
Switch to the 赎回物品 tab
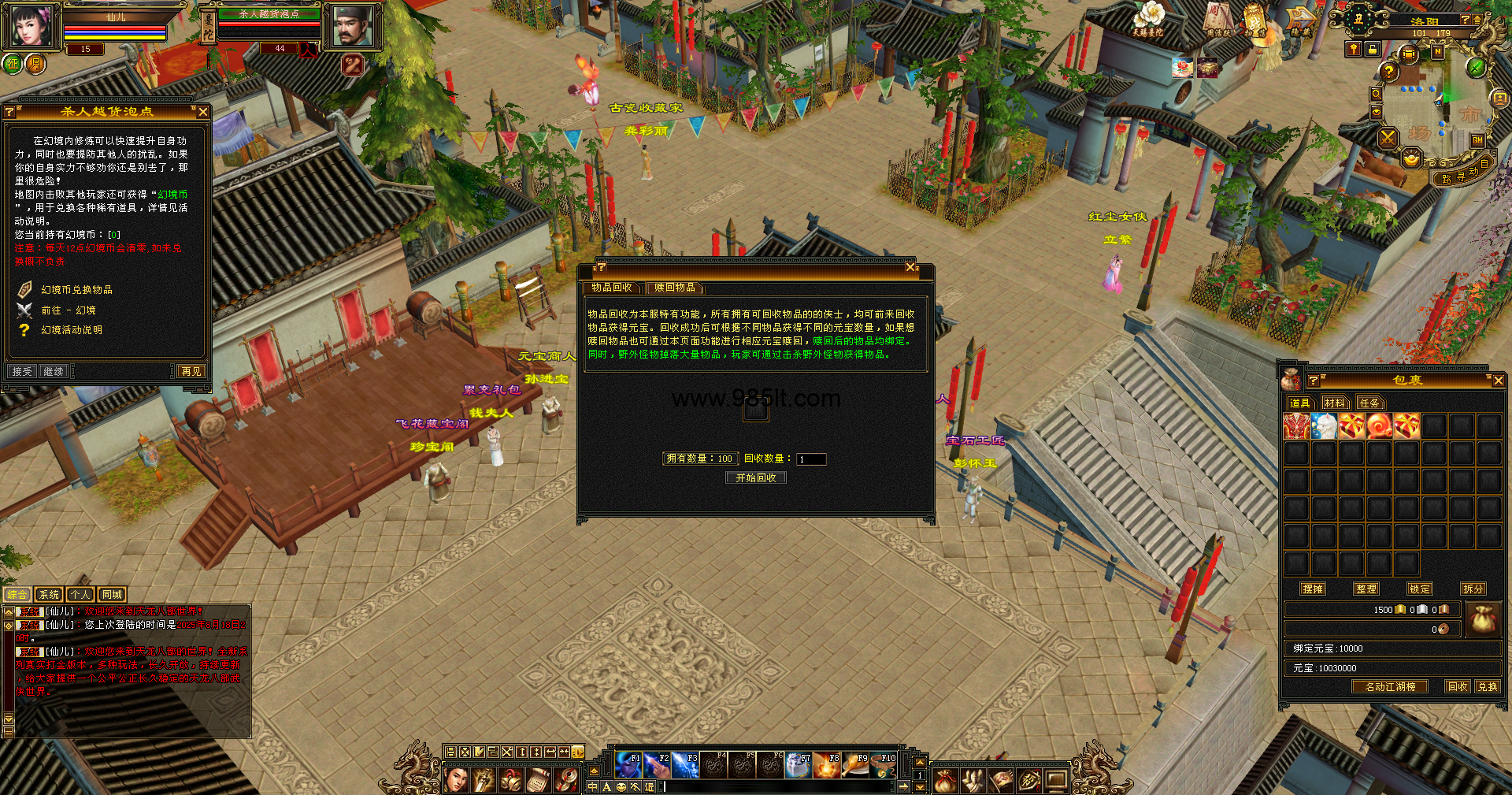point(674,288)
